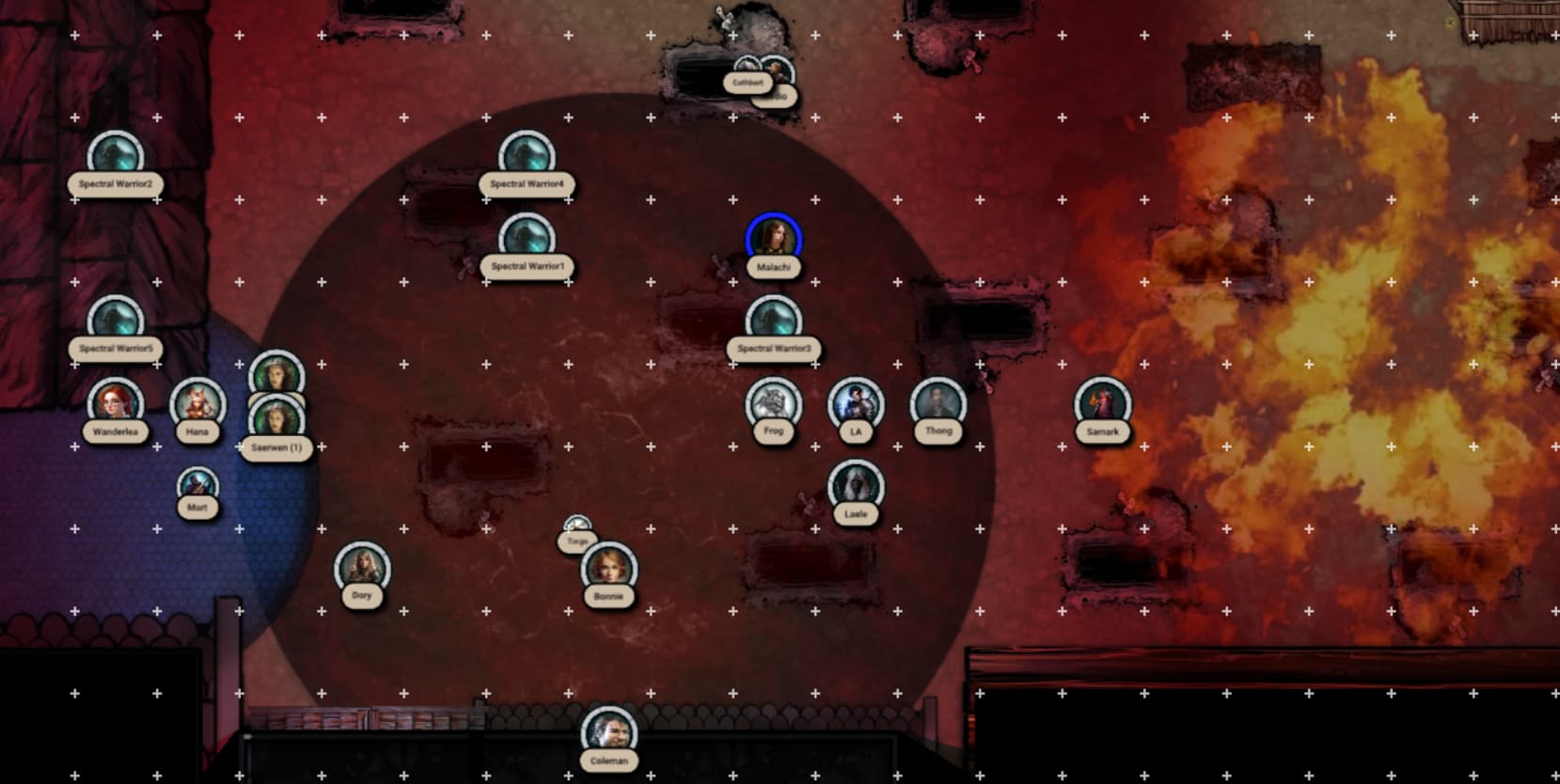Select the Spectral Warrior3 token
The width and height of the screenshot is (1560, 784).
click(773, 321)
